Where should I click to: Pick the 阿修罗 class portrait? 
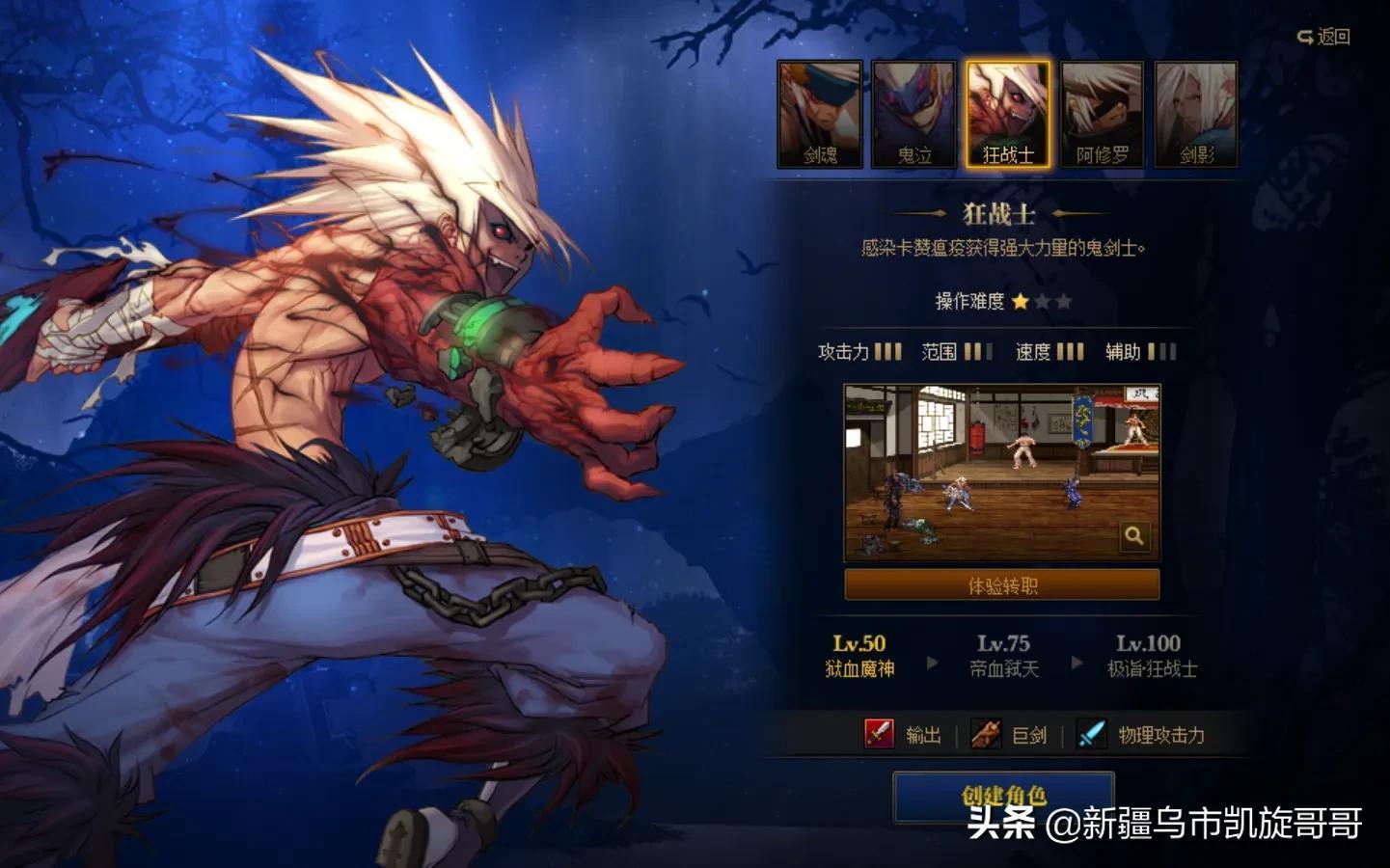coord(1102,115)
